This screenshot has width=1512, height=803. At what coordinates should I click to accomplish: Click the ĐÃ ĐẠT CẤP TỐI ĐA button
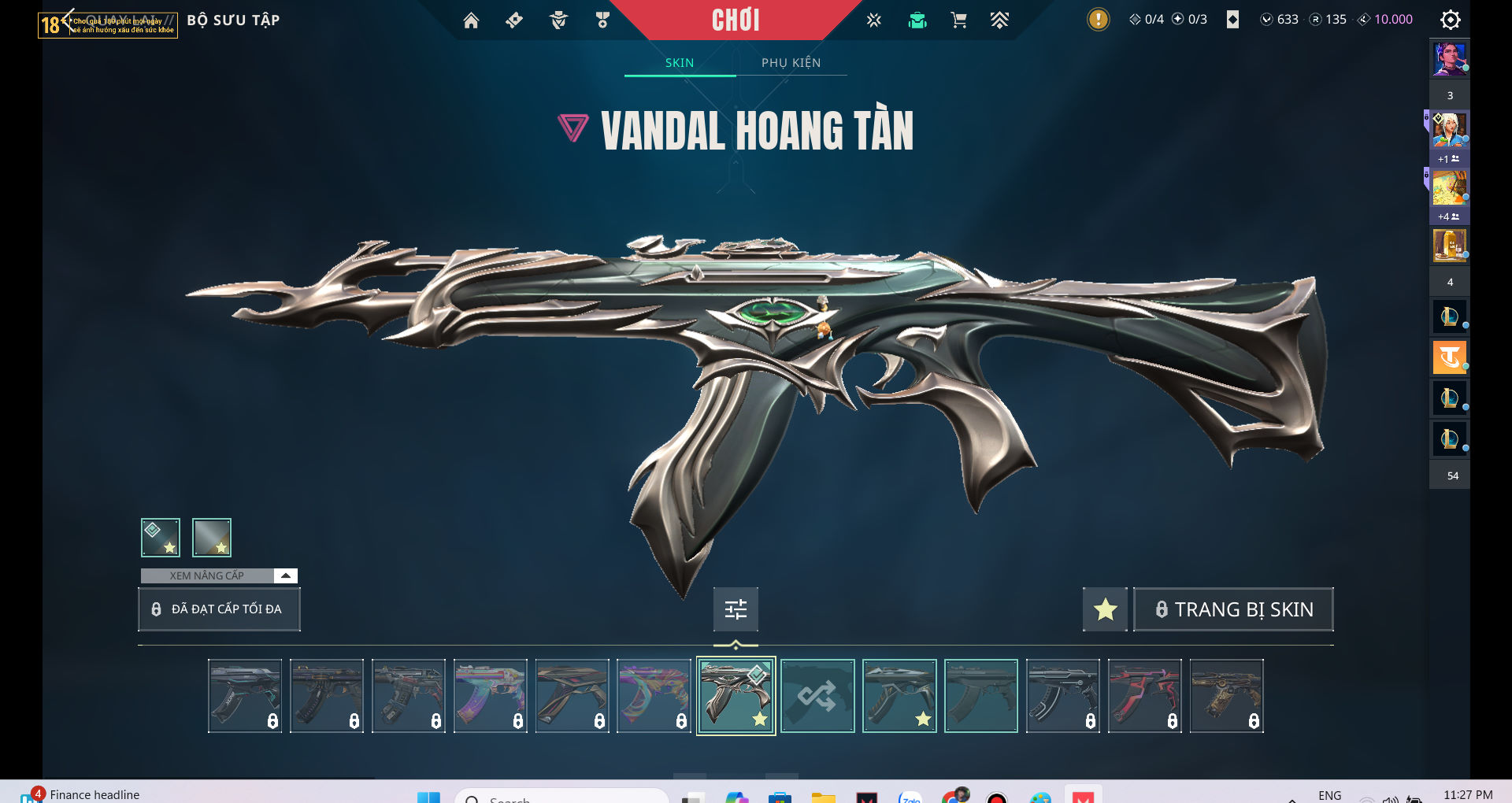(x=219, y=609)
